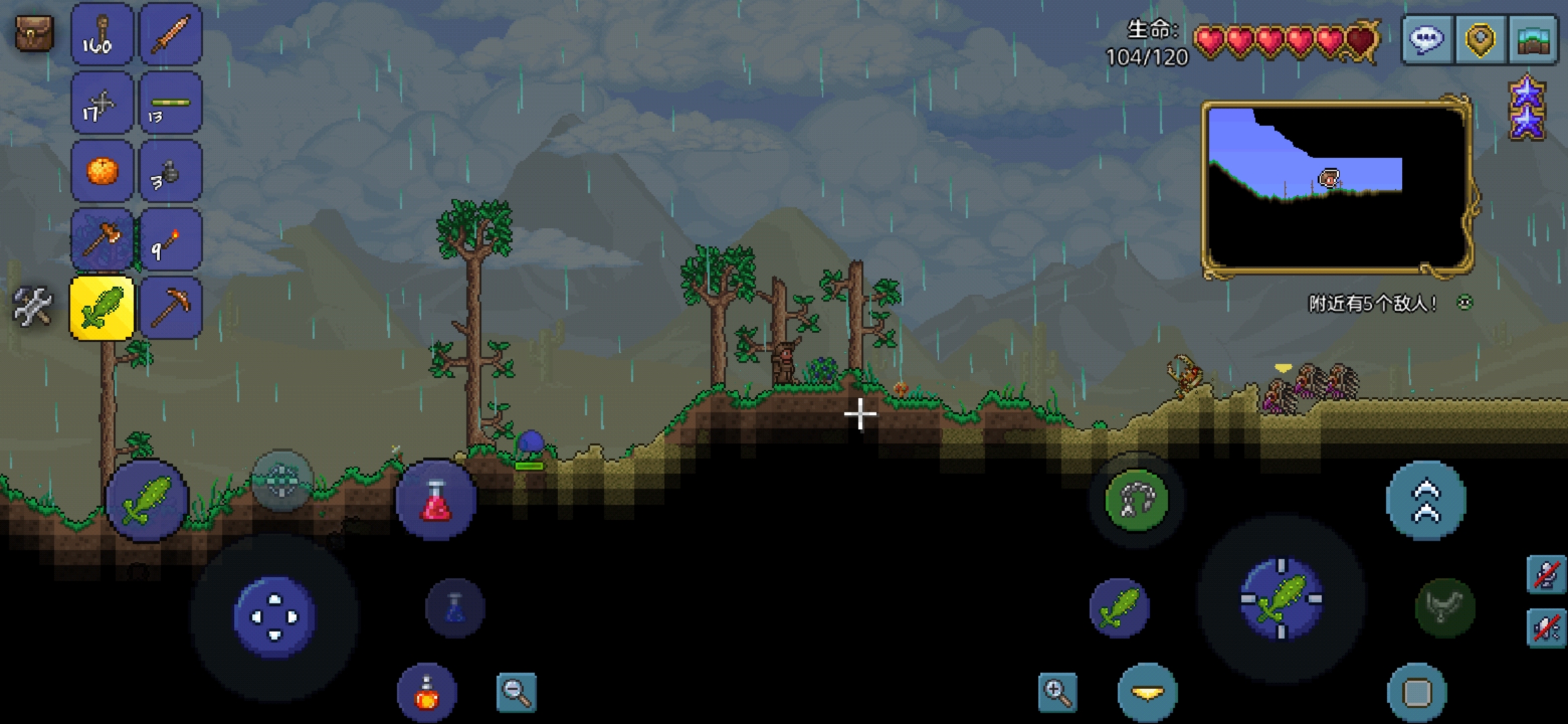Tap the movement joystick pad
The height and width of the screenshot is (724, 1568).
(274, 617)
